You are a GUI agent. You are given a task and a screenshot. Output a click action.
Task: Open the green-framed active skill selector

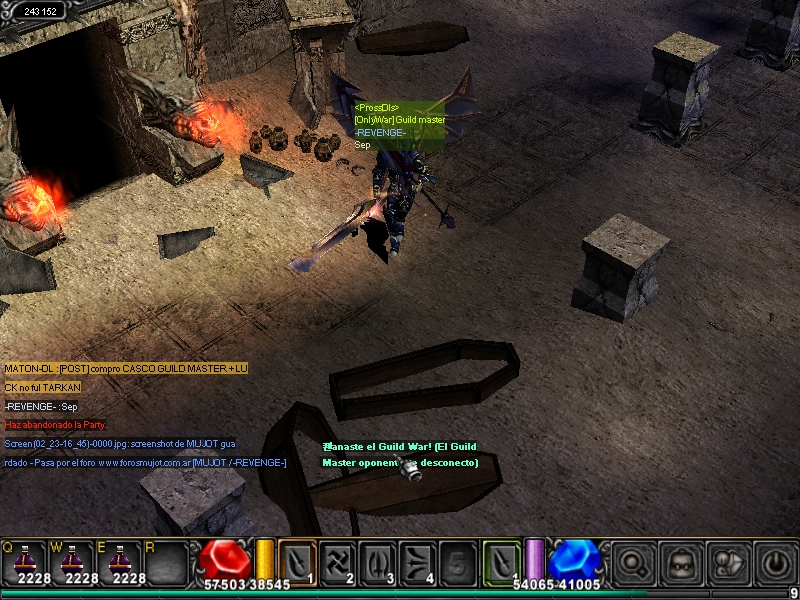(502, 561)
